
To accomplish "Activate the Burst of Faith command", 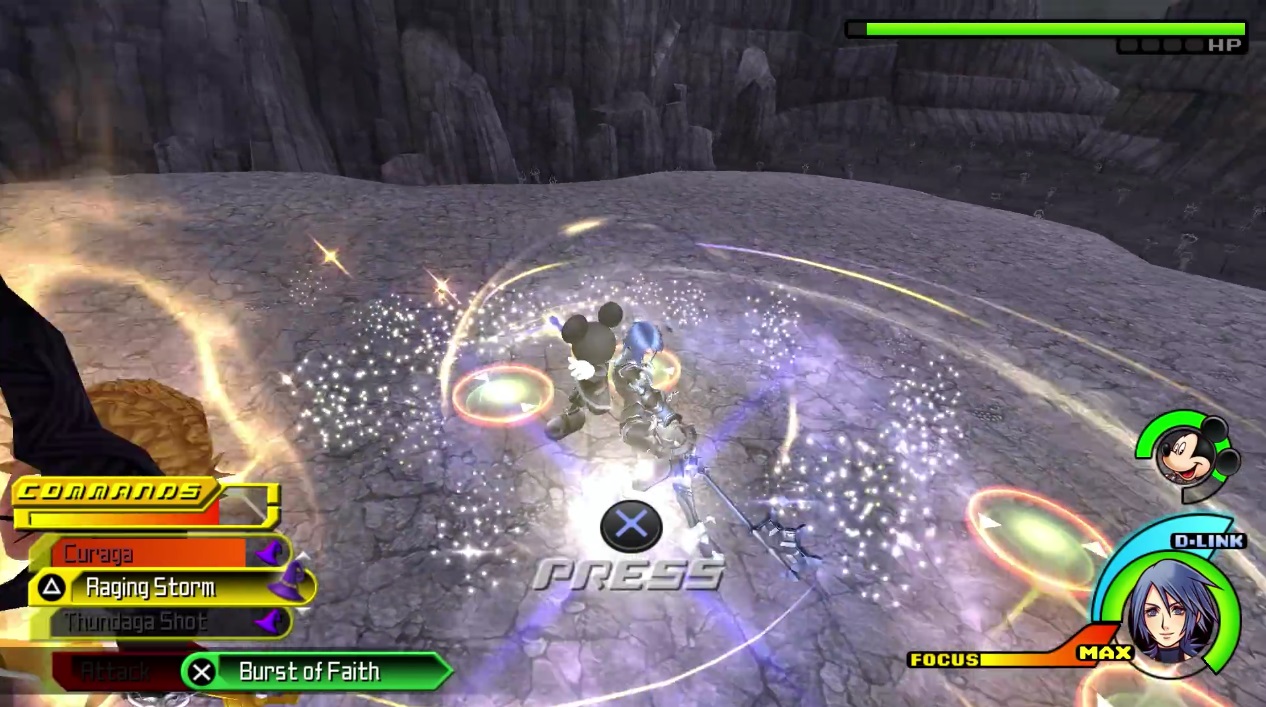I will tap(310, 671).
